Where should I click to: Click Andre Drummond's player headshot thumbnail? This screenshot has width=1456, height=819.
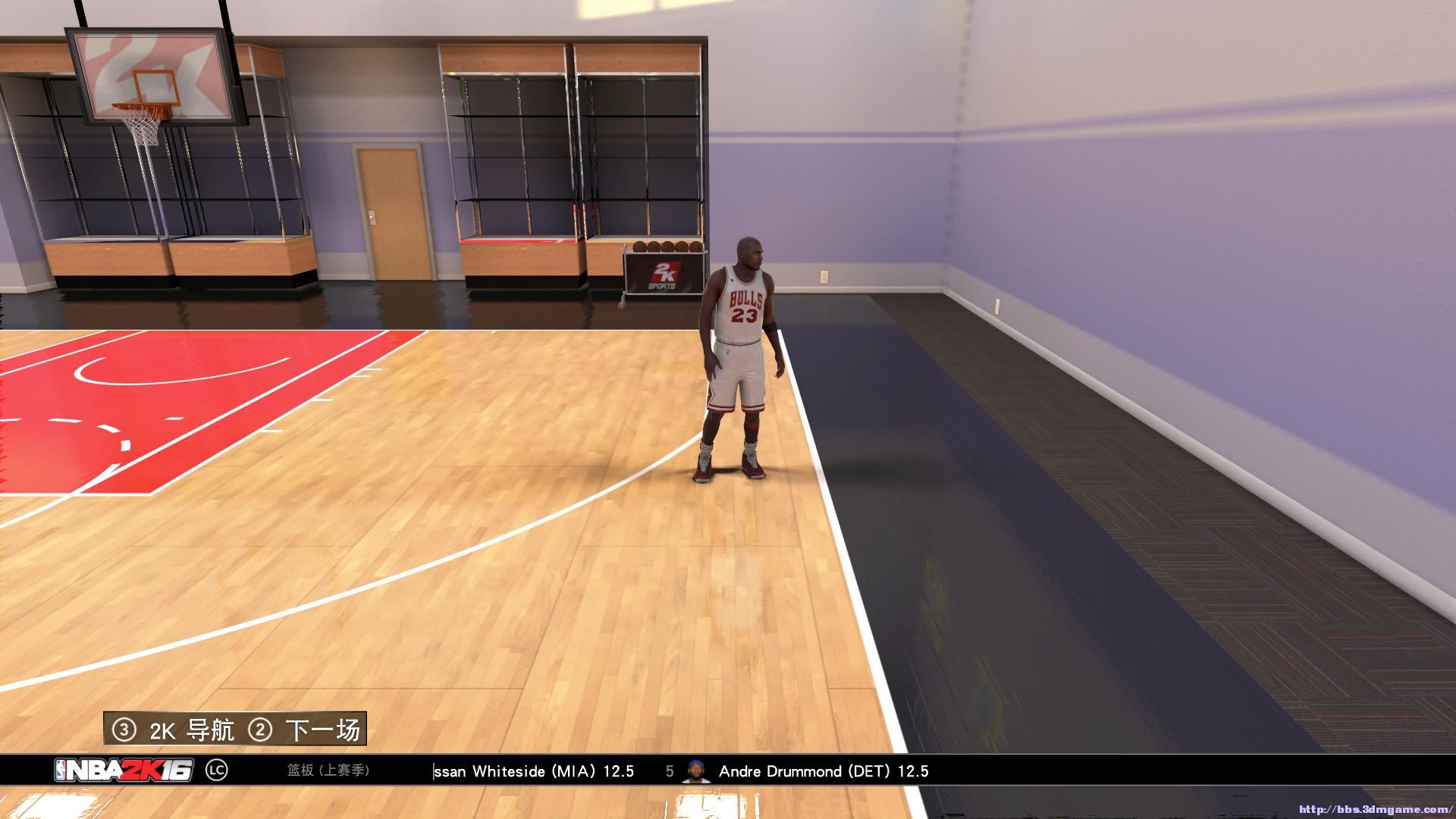tap(695, 771)
